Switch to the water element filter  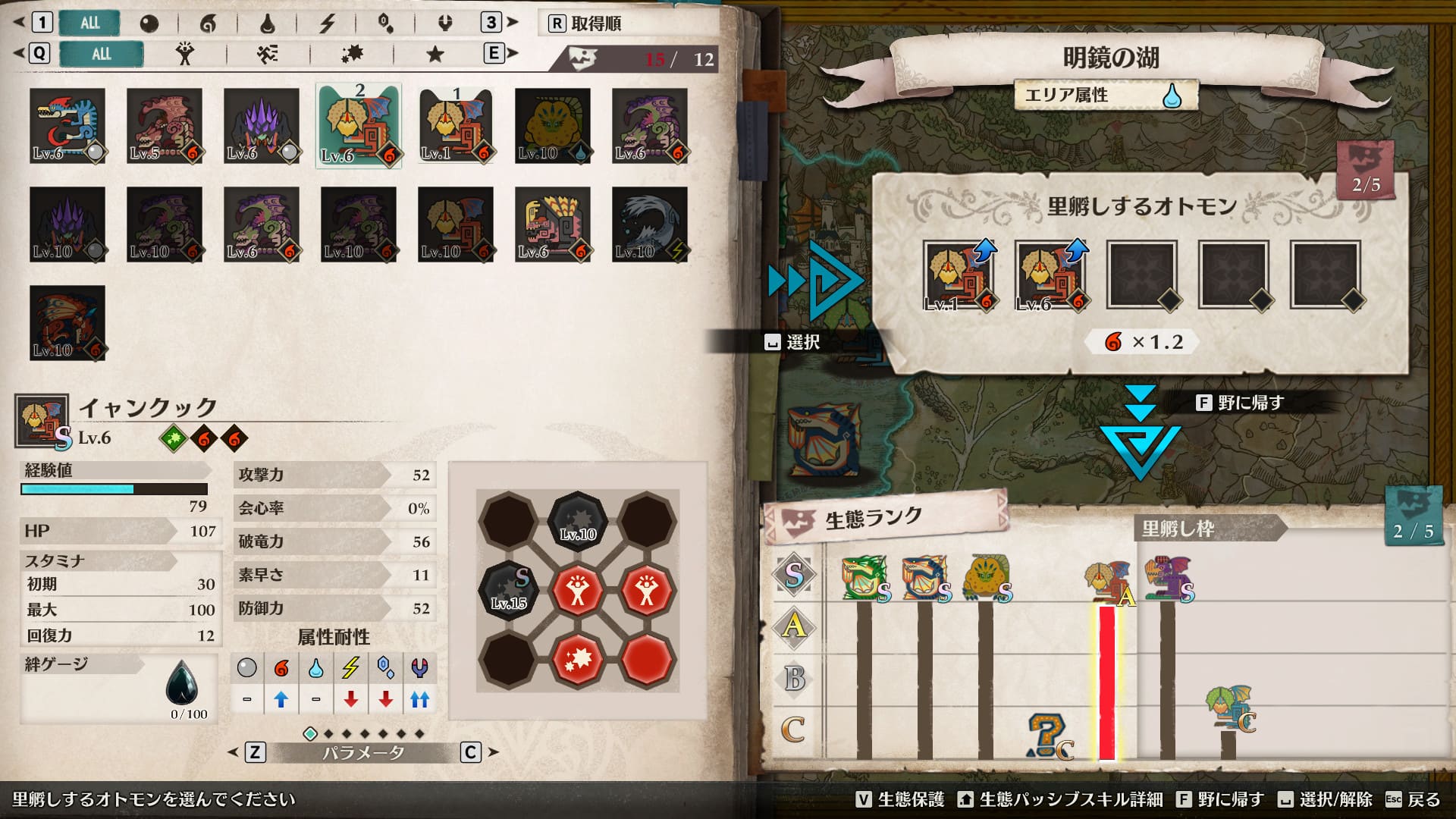click(267, 24)
